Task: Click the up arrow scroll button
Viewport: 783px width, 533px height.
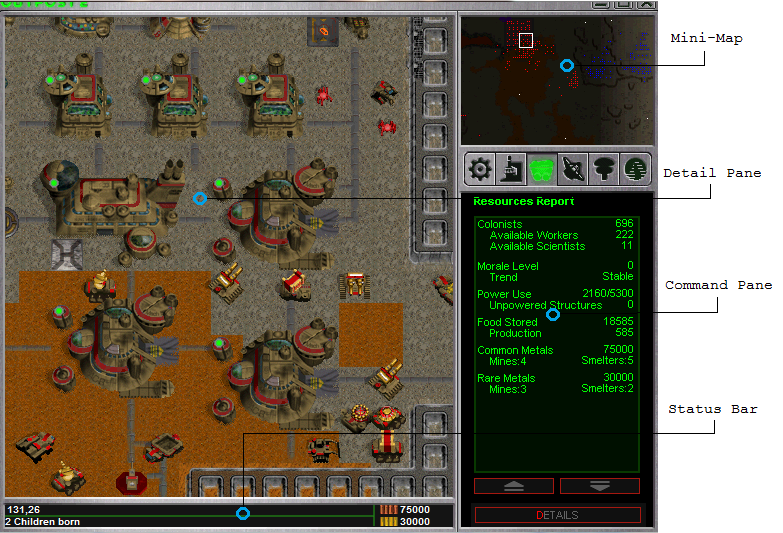Action: point(514,486)
